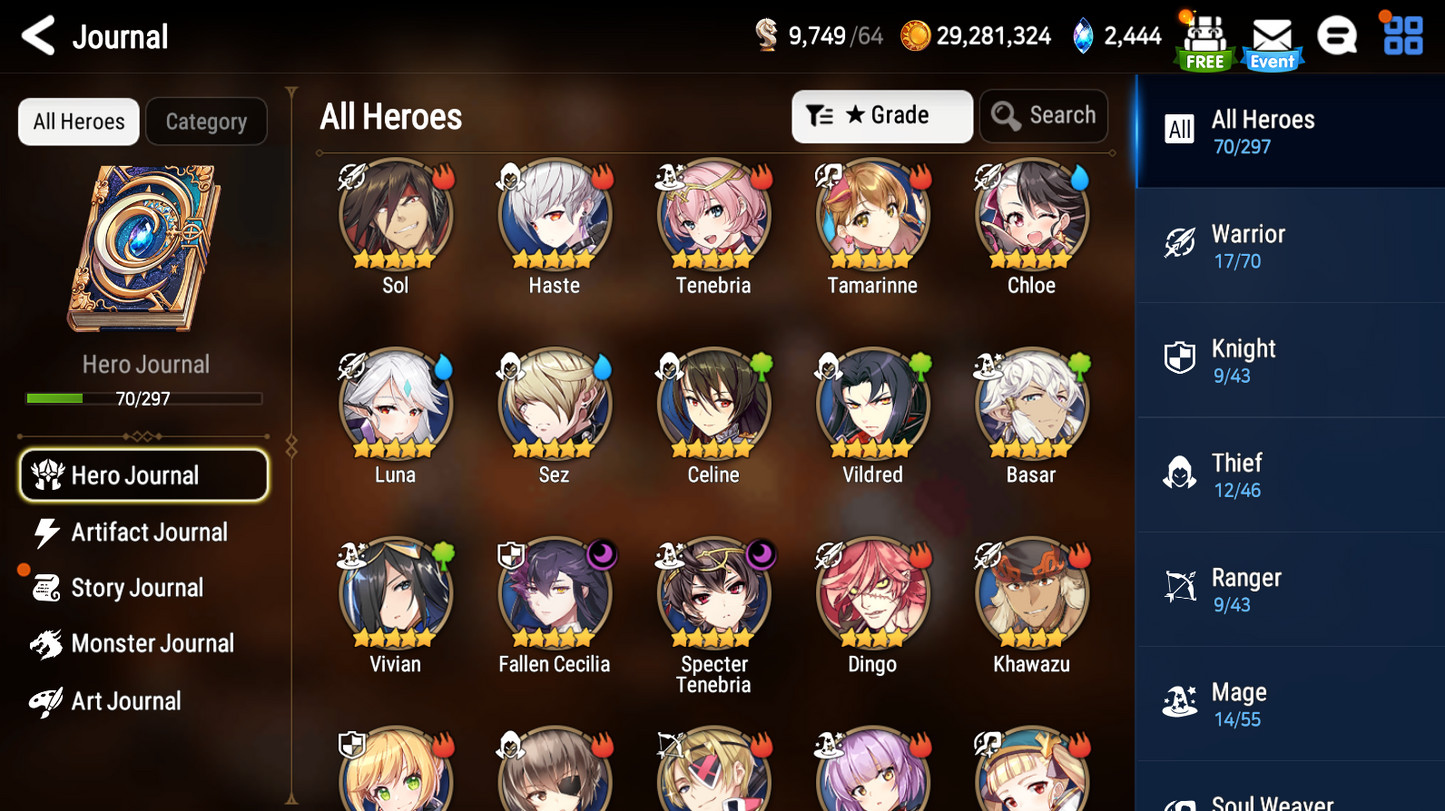
Task: Show only Thief heroes
Action: pyautogui.click(x=1289, y=475)
